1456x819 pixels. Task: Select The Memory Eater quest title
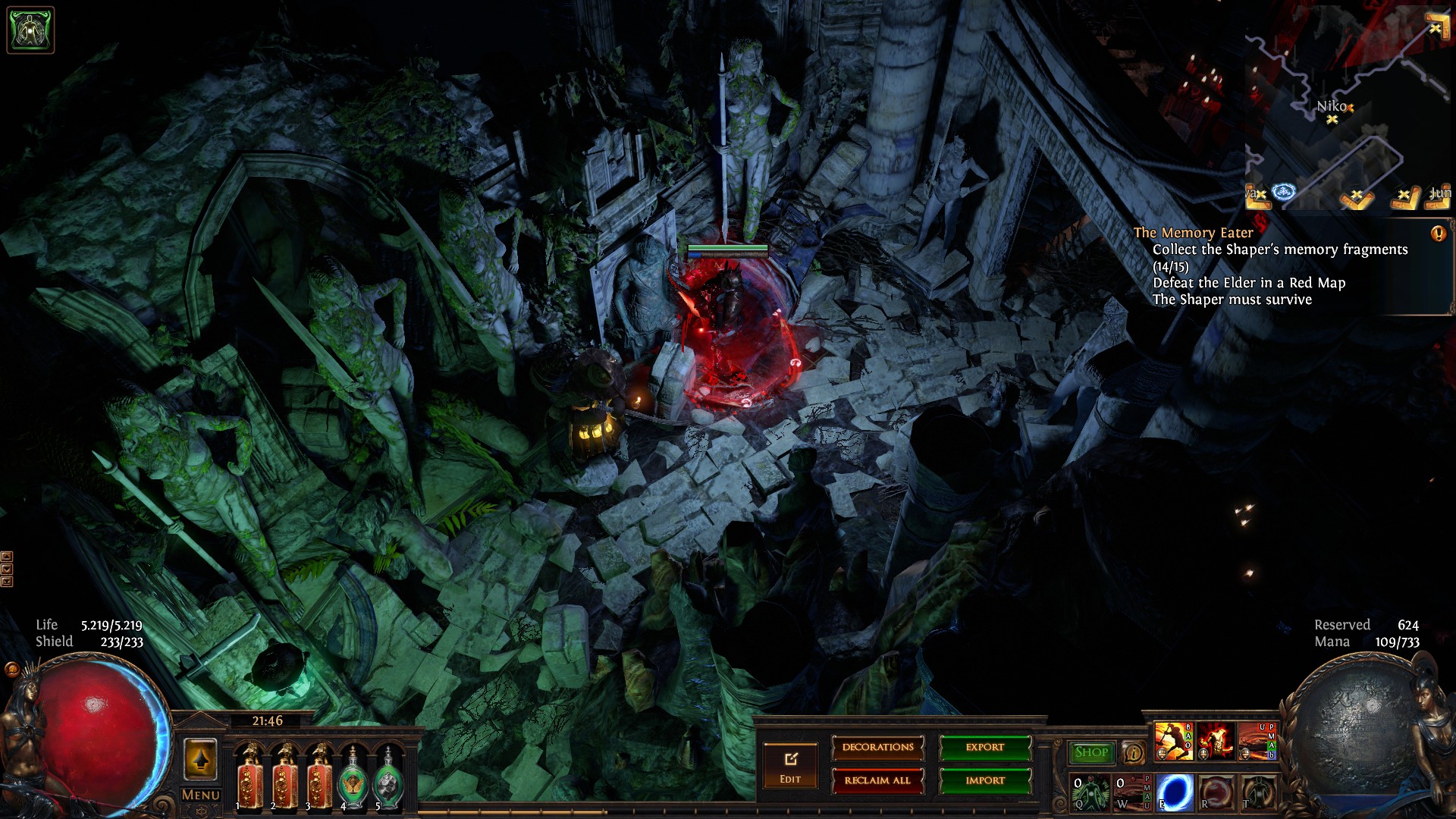[x=1193, y=233]
